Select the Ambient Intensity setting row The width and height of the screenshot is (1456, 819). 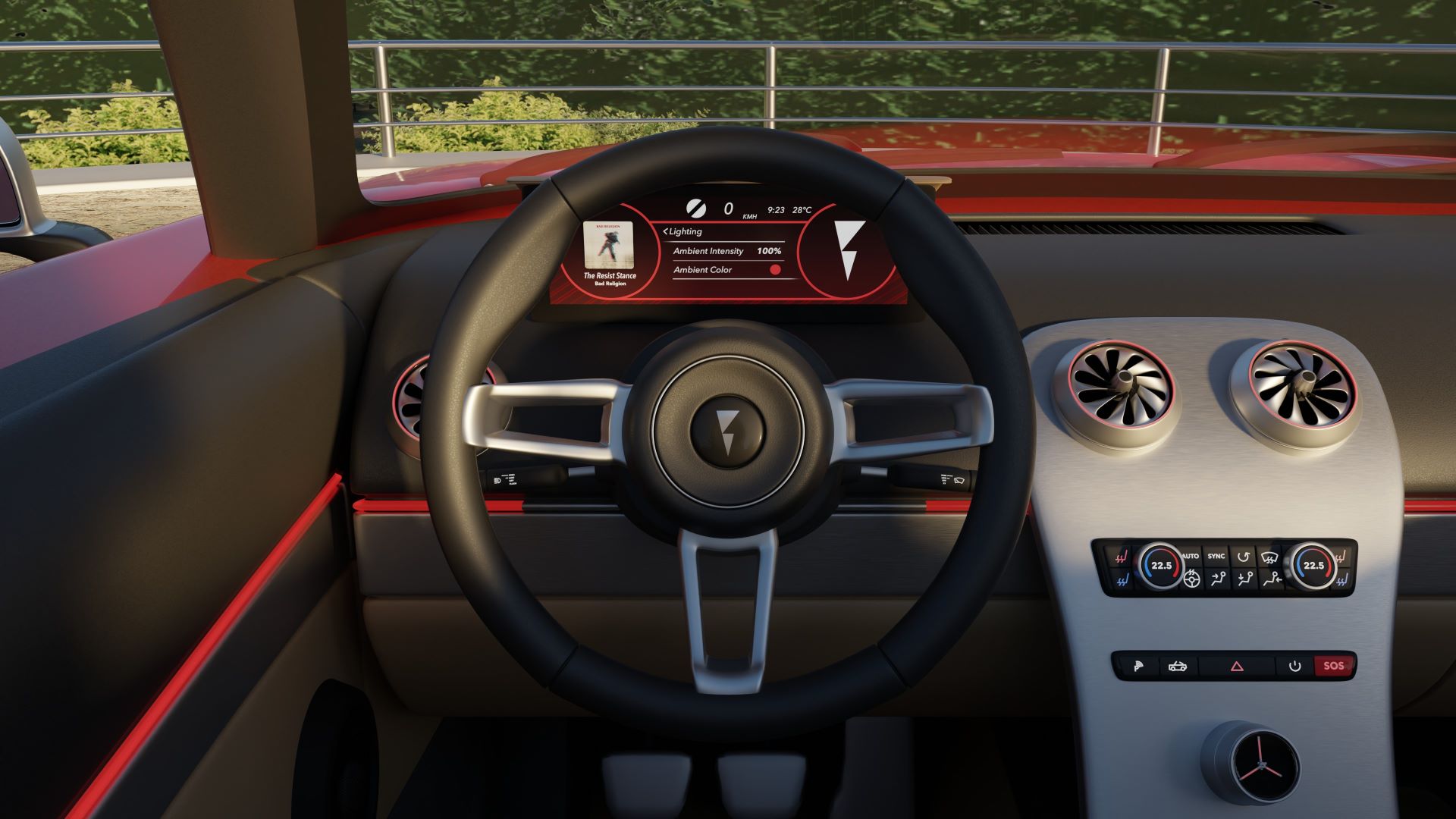pyautogui.click(x=726, y=251)
